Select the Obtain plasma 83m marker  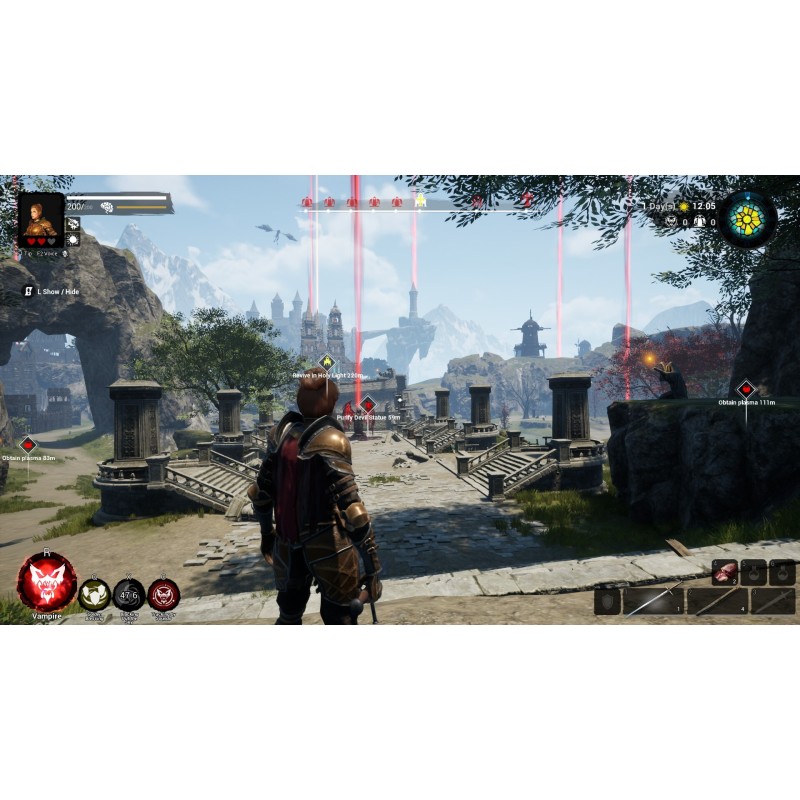tap(28, 444)
